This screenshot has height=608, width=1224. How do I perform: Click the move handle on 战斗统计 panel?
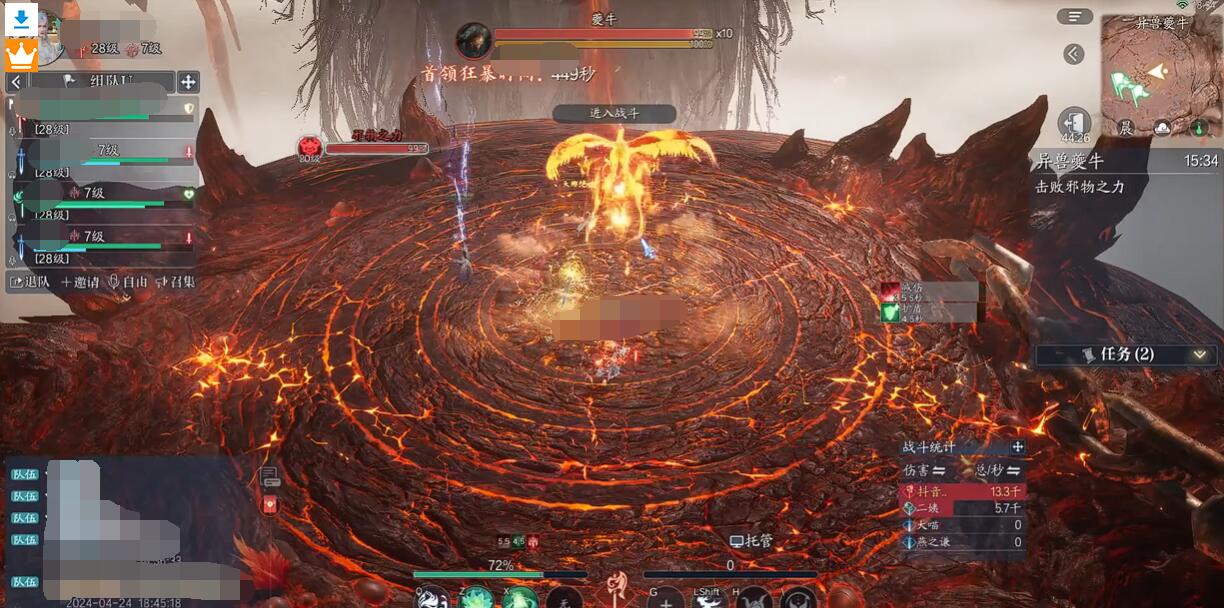(1017, 447)
